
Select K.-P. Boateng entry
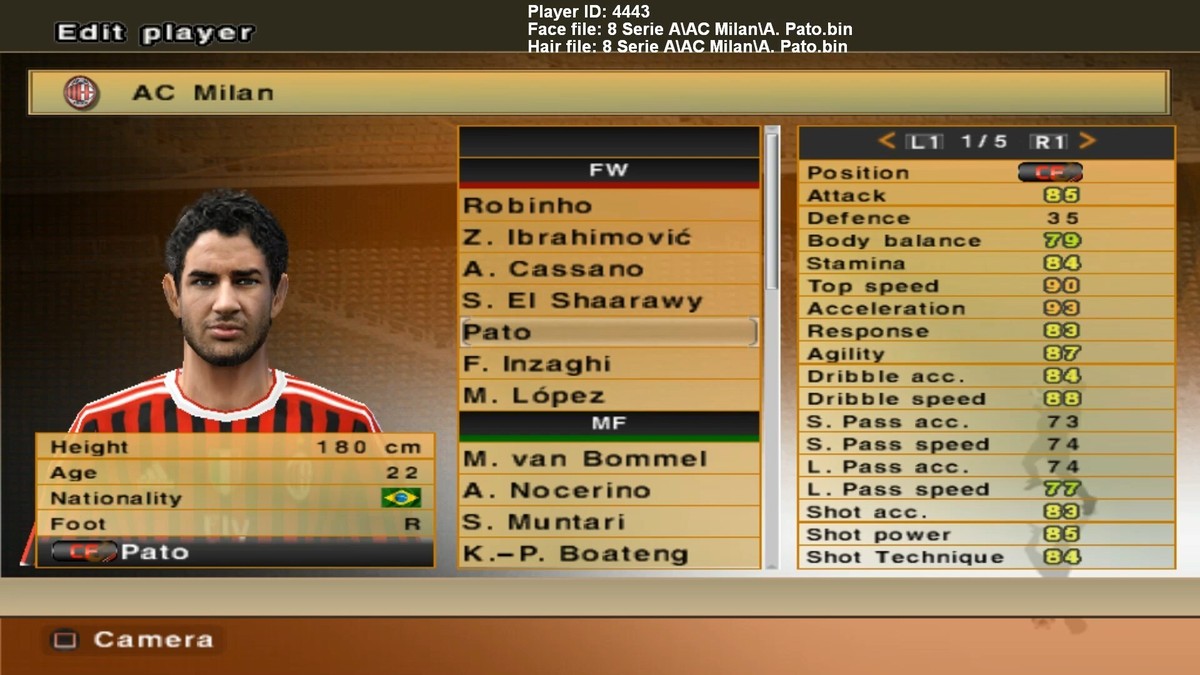(x=608, y=554)
